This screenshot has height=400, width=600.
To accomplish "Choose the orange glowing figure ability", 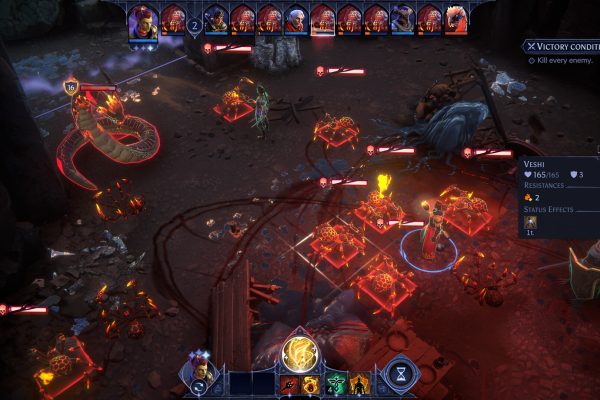I will pyautogui.click(x=359, y=384).
